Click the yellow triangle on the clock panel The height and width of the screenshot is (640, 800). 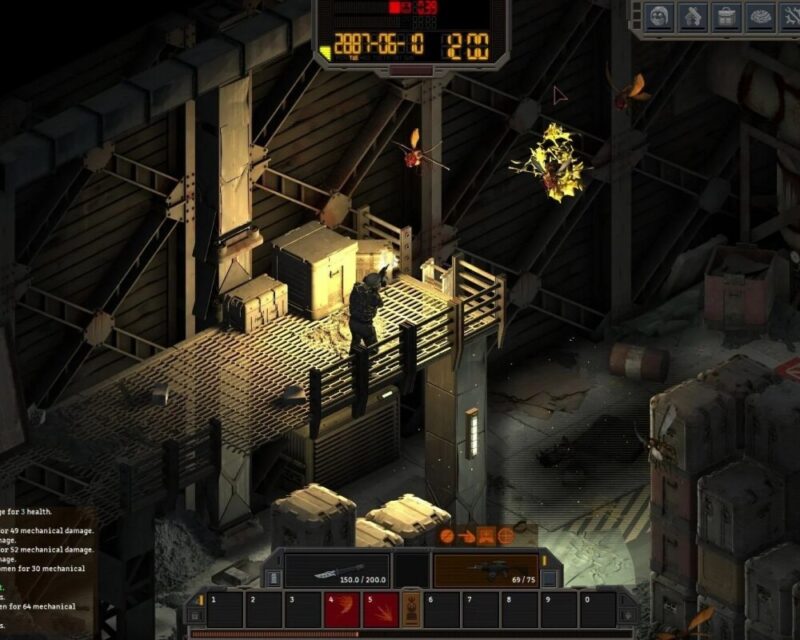coord(326,50)
